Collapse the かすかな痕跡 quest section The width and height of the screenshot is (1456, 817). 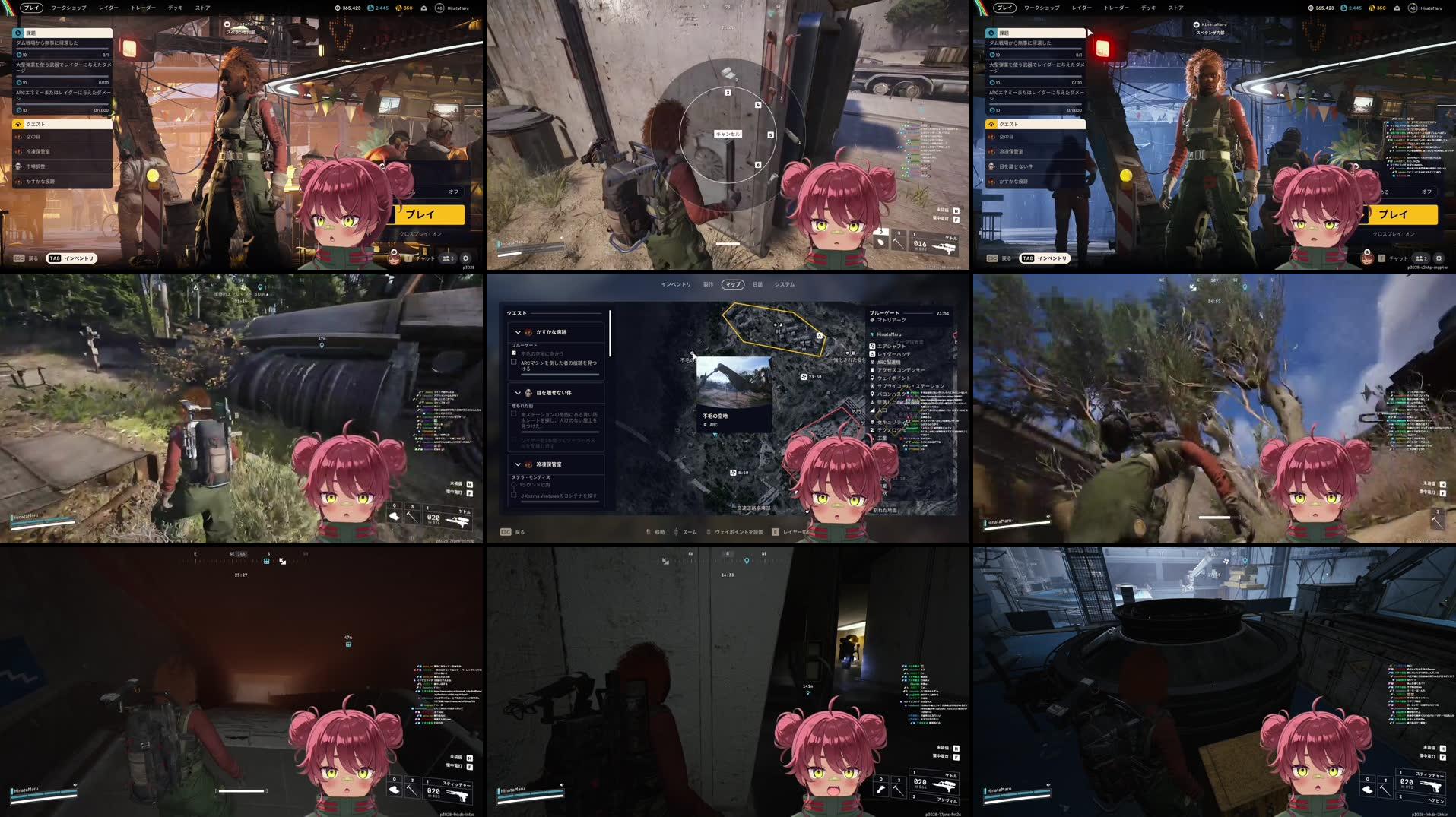point(518,331)
